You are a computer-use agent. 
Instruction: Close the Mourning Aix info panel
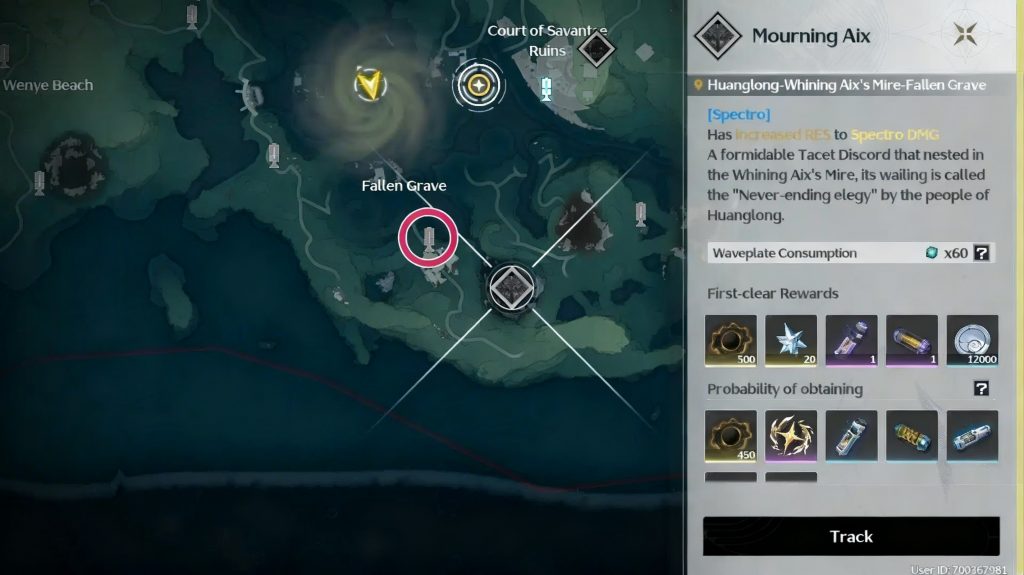point(966,36)
